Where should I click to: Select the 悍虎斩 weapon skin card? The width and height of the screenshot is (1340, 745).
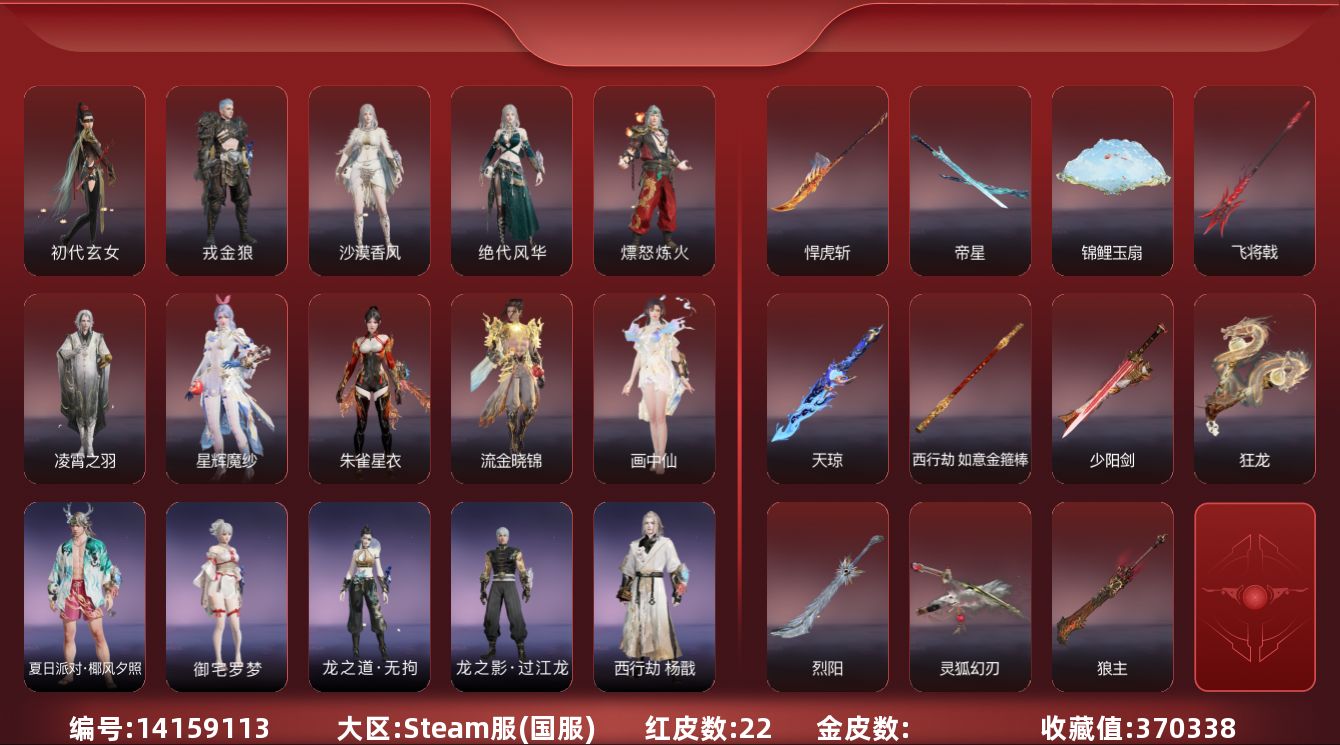coord(827,180)
